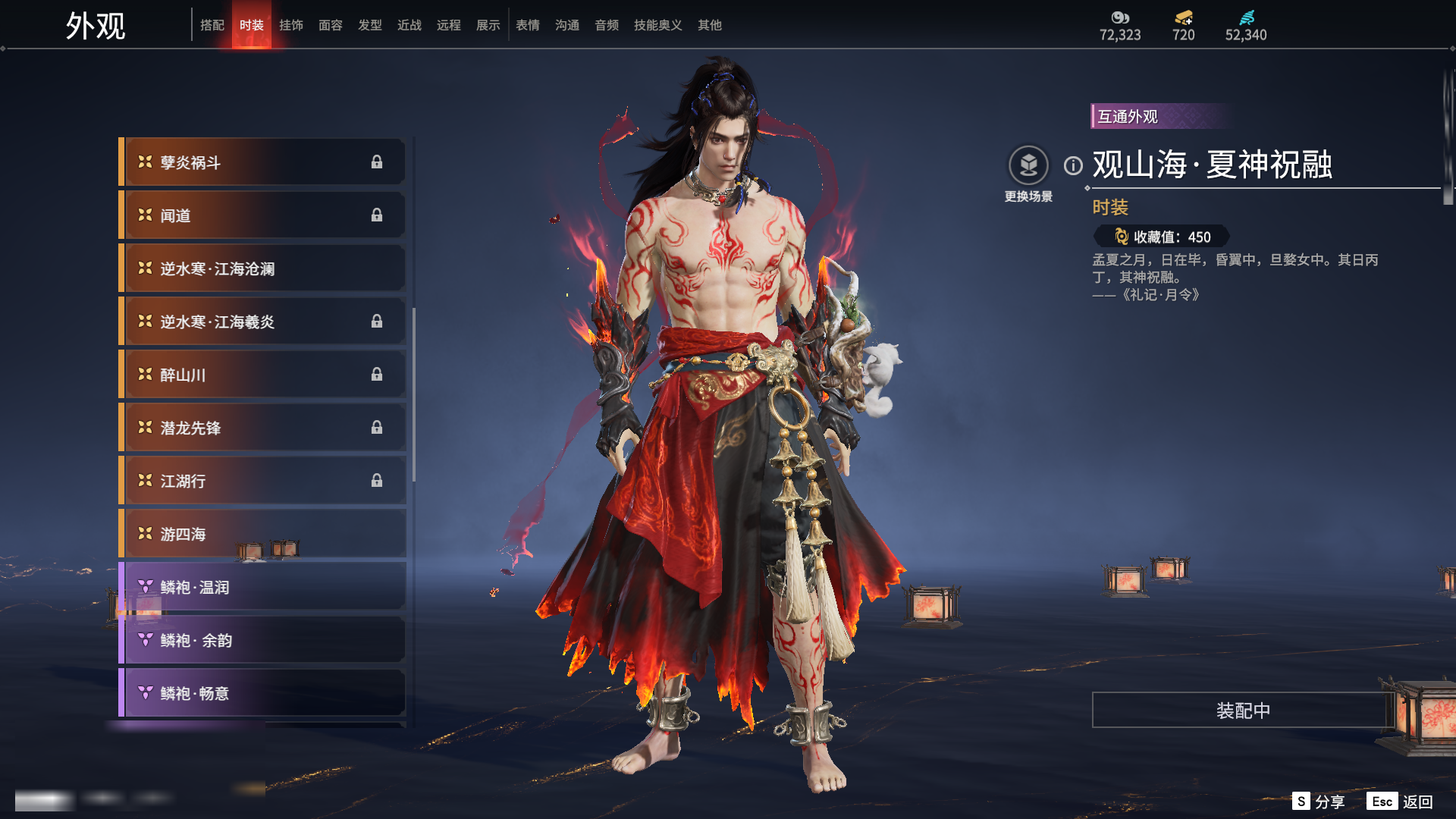This screenshot has width=1456, height=819.
Task: Pick the 鳞袍·畅意 outfit
Action: point(262,693)
